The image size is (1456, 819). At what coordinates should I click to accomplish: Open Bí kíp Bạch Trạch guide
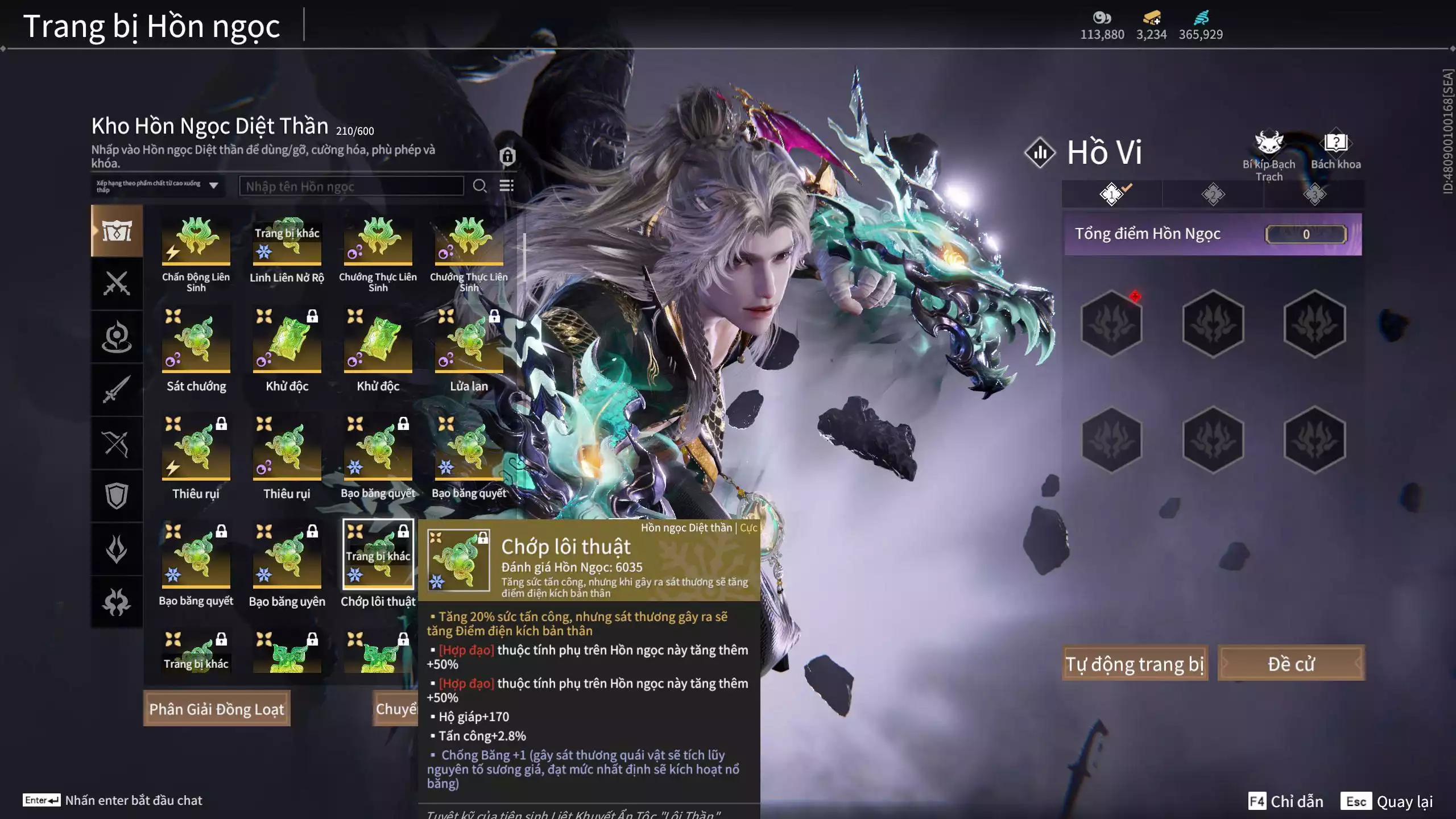(x=1269, y=154)
